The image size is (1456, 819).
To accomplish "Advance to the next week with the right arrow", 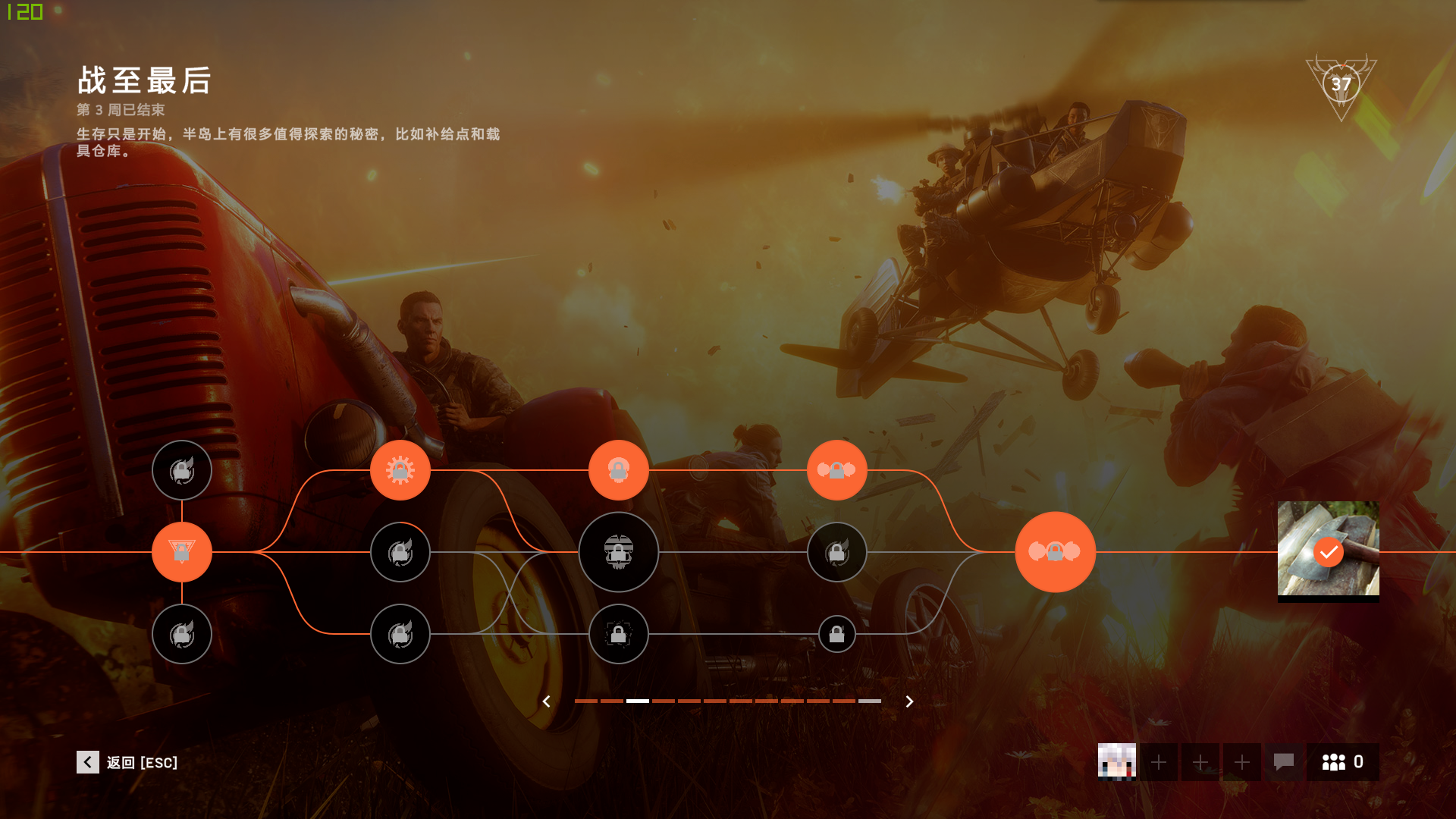I will coord(909,701).
